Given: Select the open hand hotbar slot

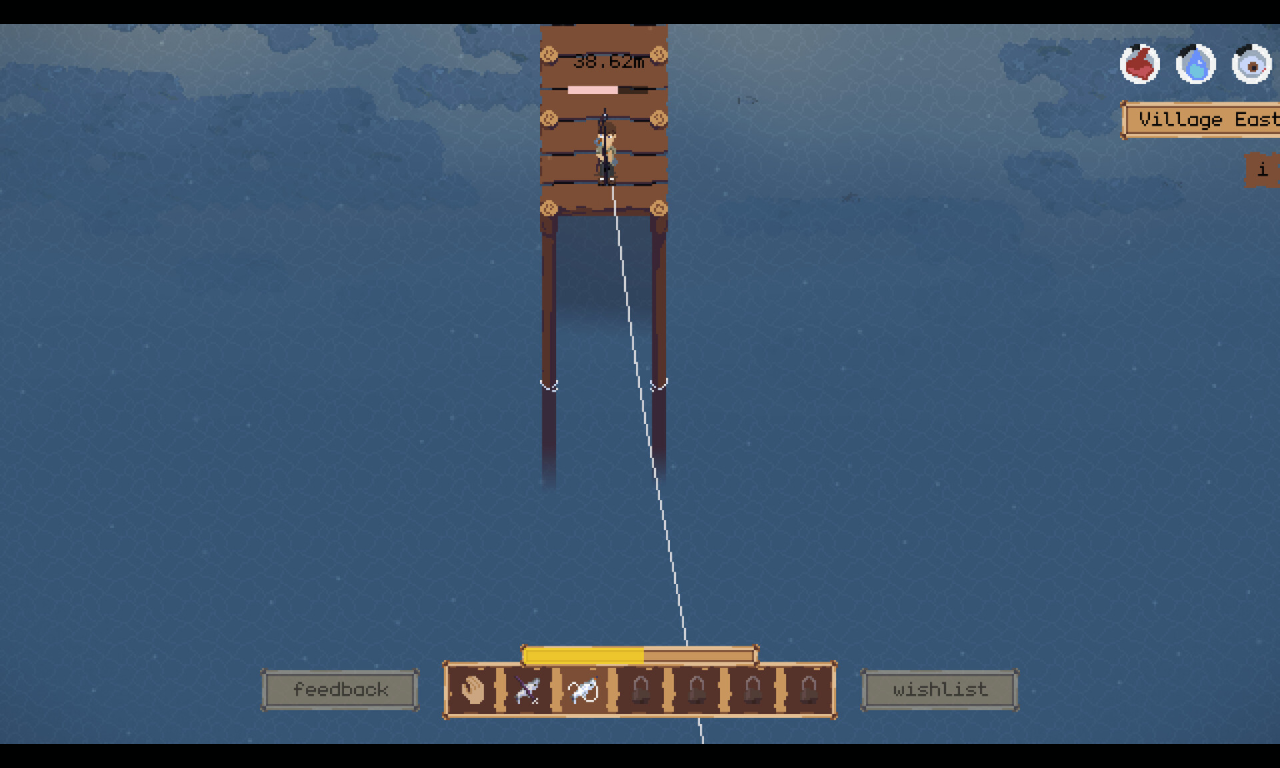Looking at the screenshot, I should 472,690.
